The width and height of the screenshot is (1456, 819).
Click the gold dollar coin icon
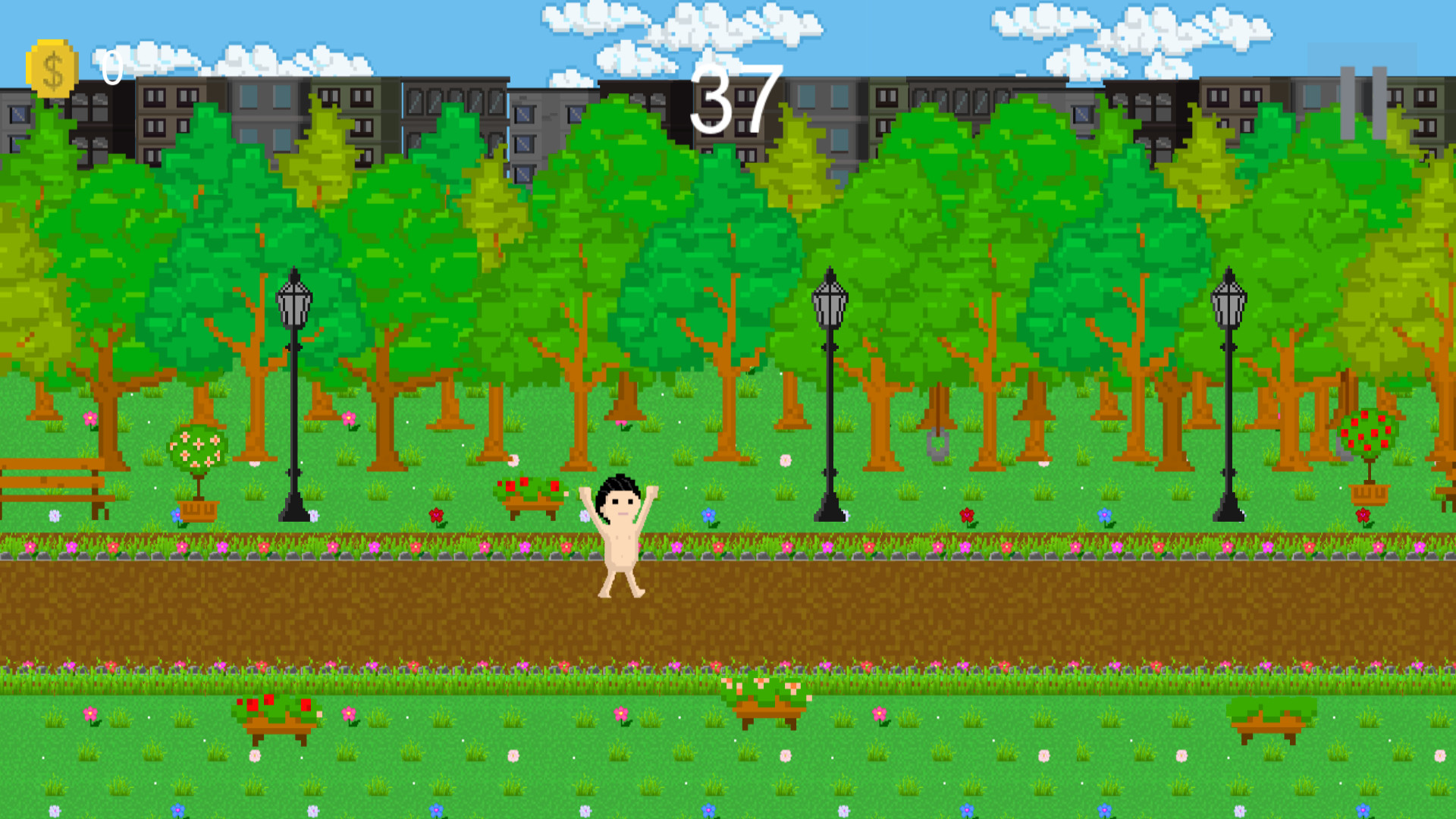(49, 67)
